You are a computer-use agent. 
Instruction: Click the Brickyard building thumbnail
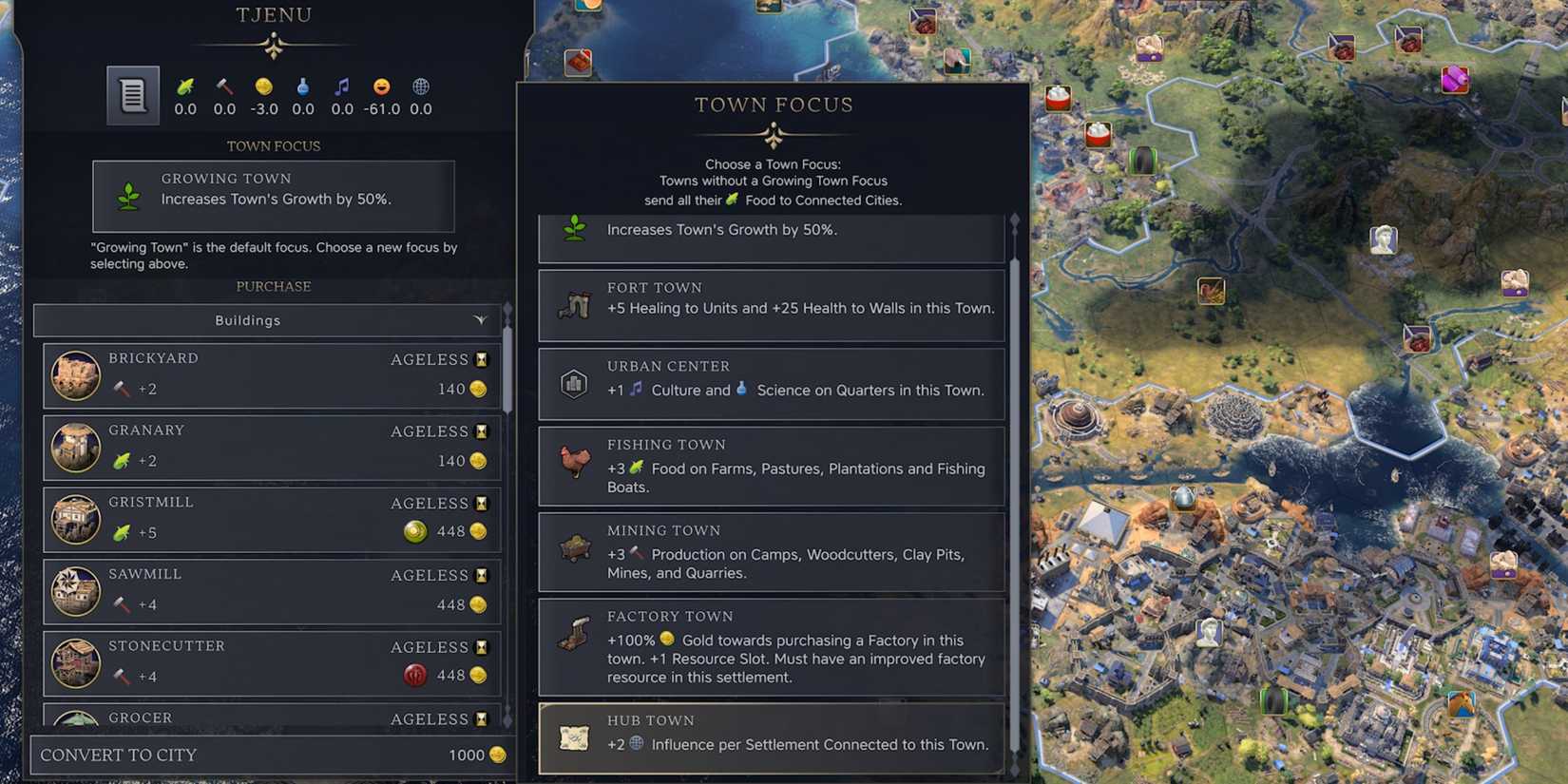pos(76,374)
